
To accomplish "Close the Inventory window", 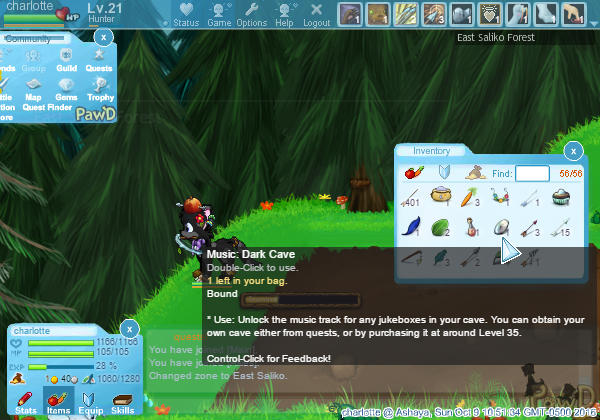I will coord(573,151).
